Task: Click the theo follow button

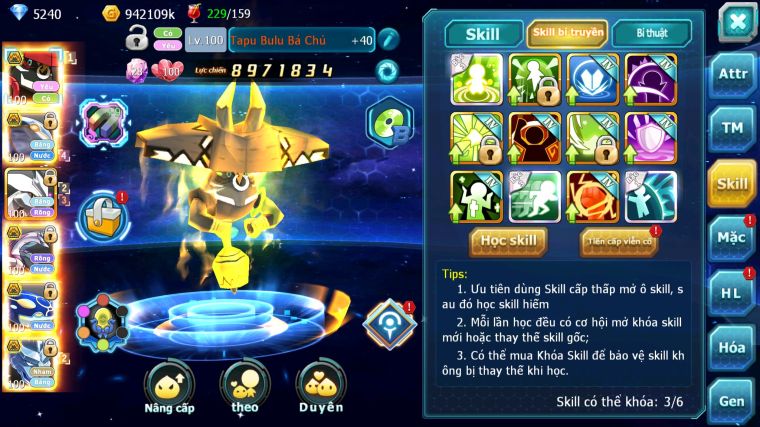Action: 244,388
